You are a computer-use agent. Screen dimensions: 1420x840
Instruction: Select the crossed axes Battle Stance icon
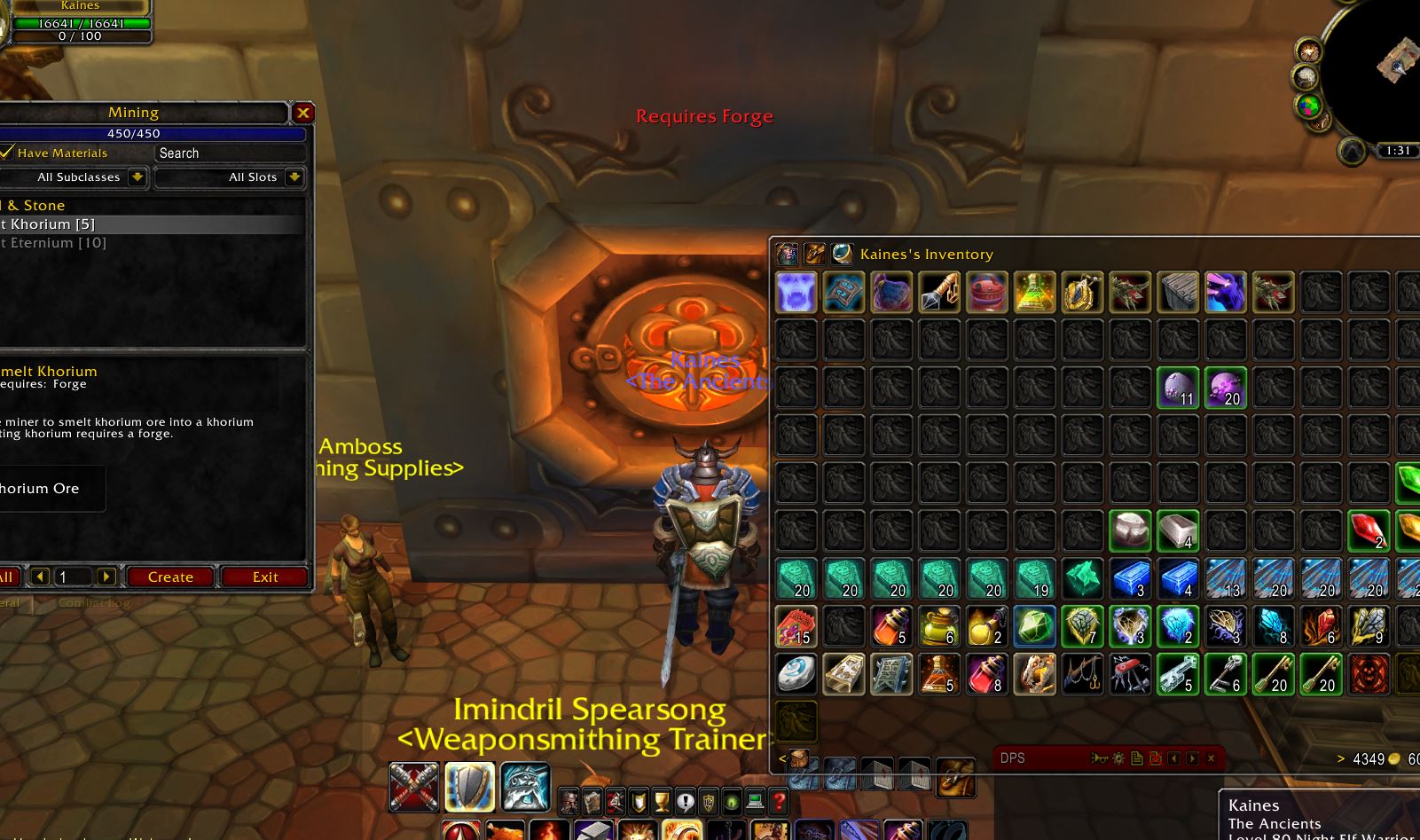point(412,785)
